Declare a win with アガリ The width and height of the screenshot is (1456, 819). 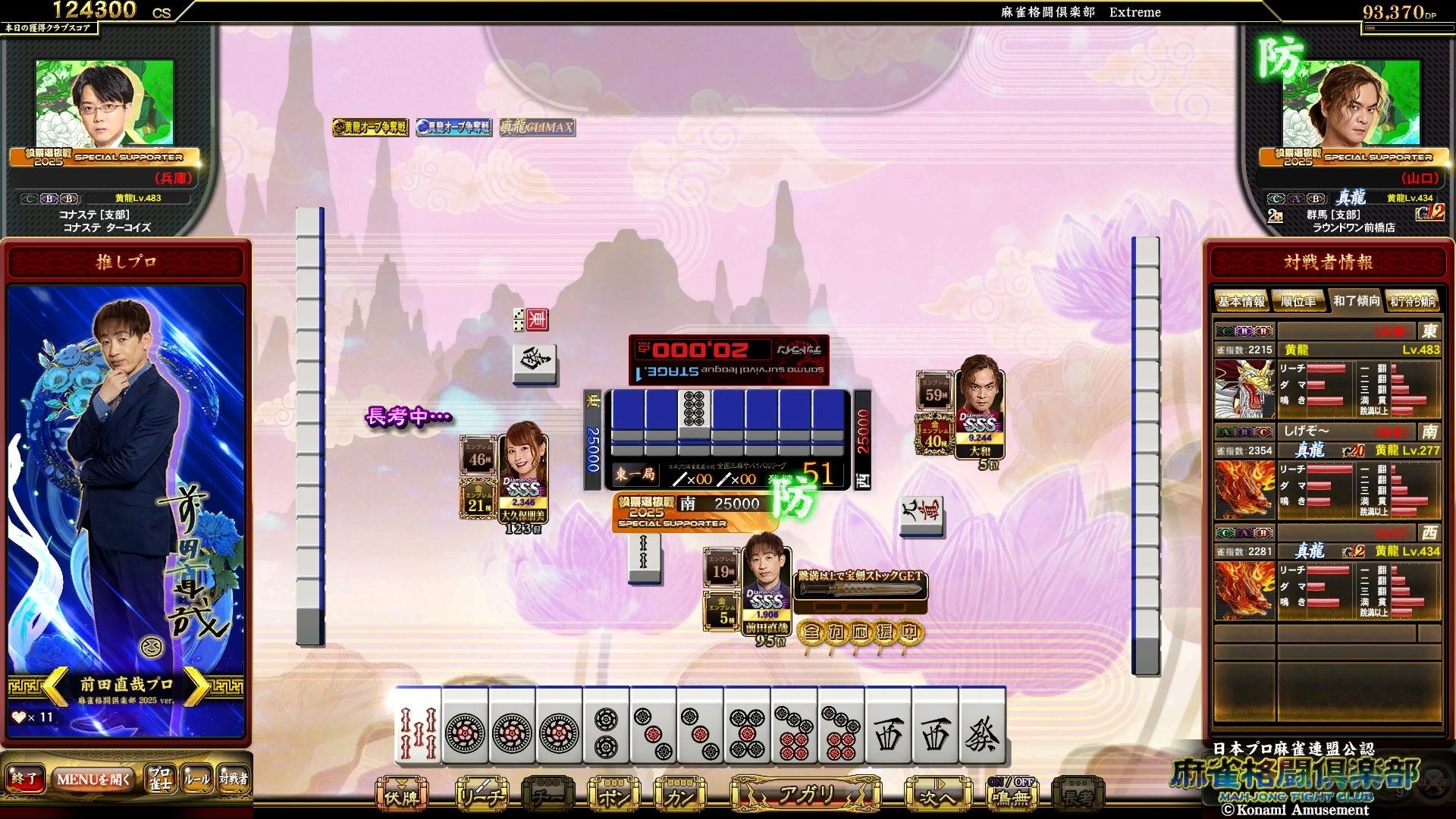806,795
